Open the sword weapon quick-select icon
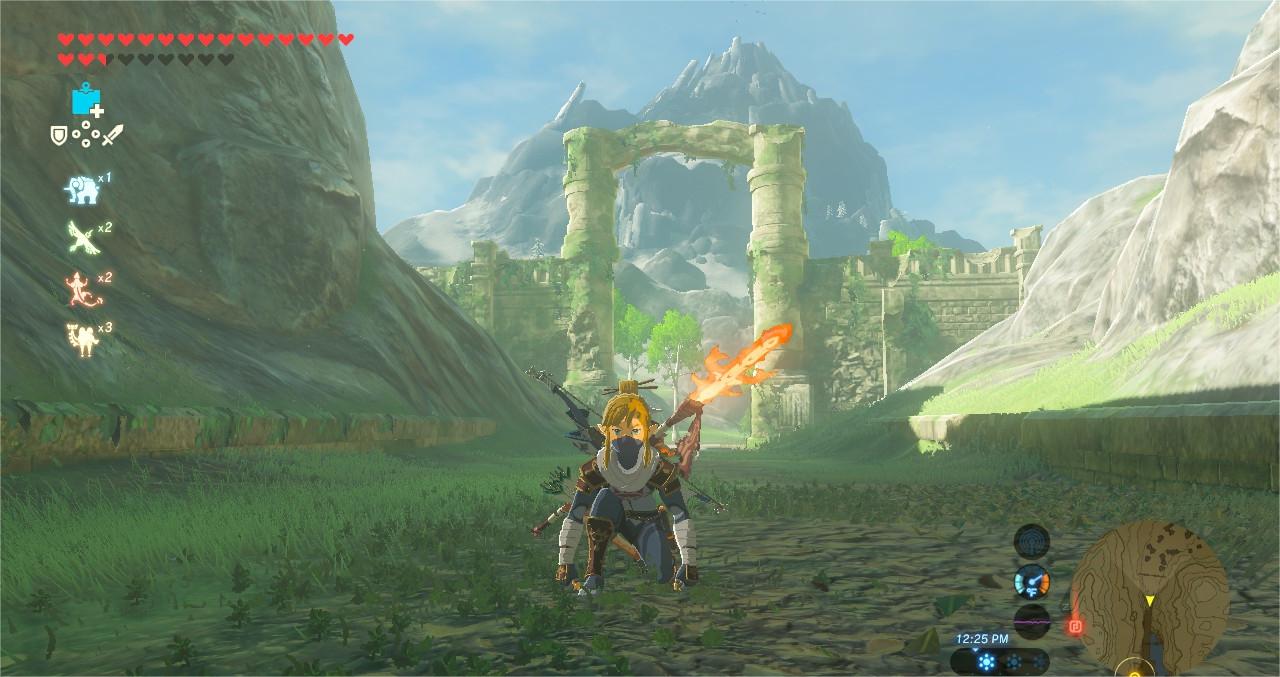 [112, 134]
